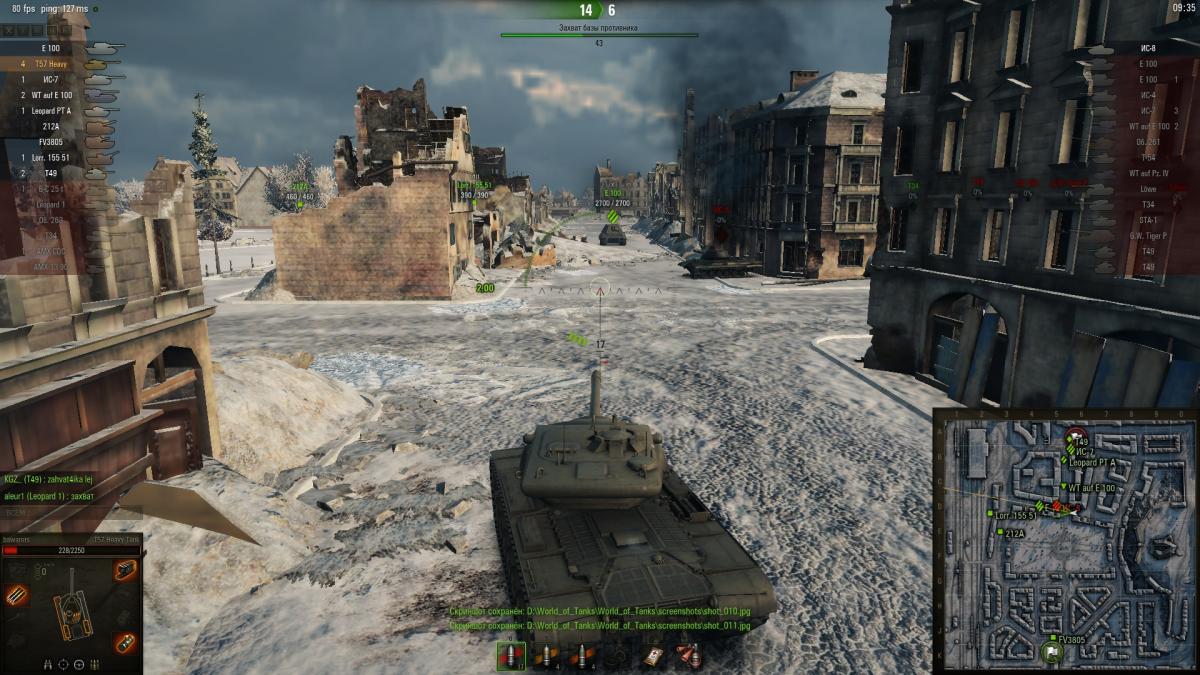Select enemy STA-1 in the enemy list
The width and height of the screenshot is (1200, 675).
(x=1147, y=220)
